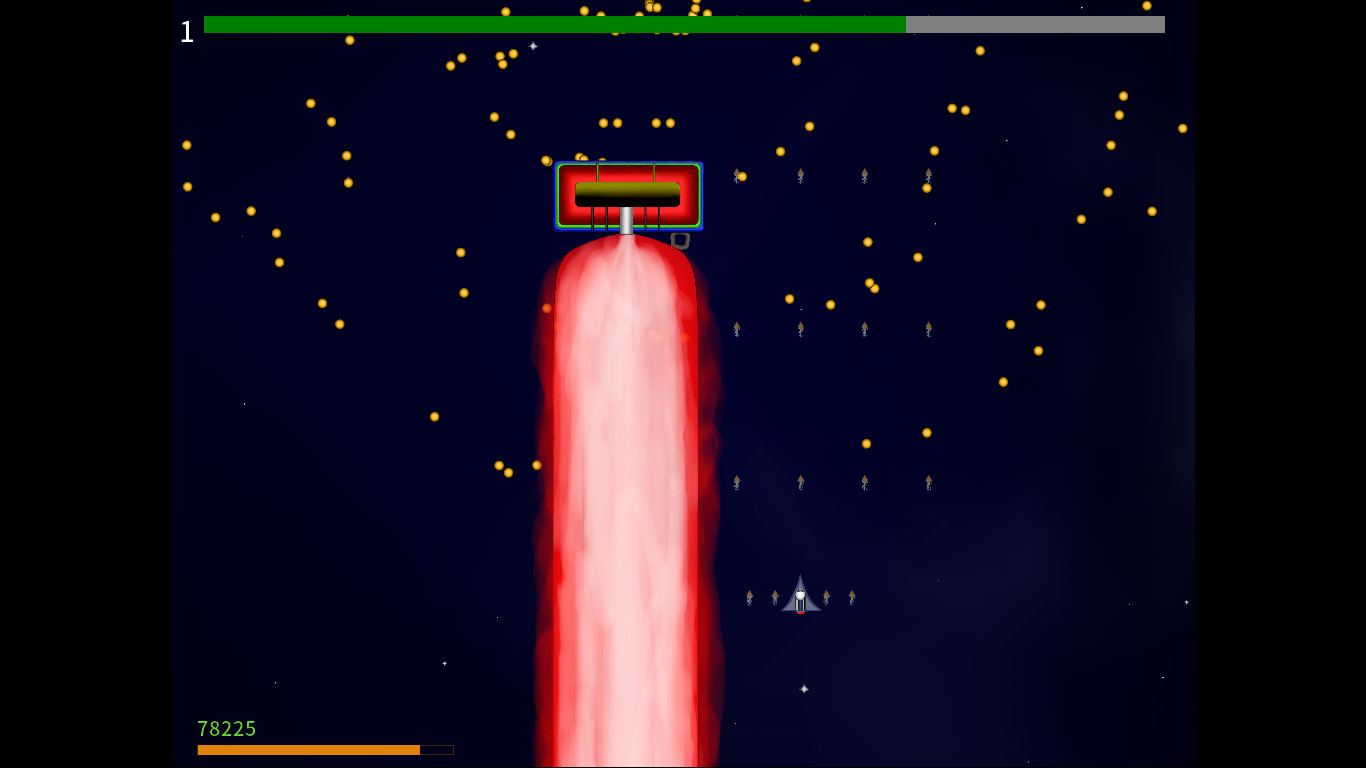This screenshot has height=768, width=1366.
Task: Click the score readout showing 78225
Action: coord(227,729)
